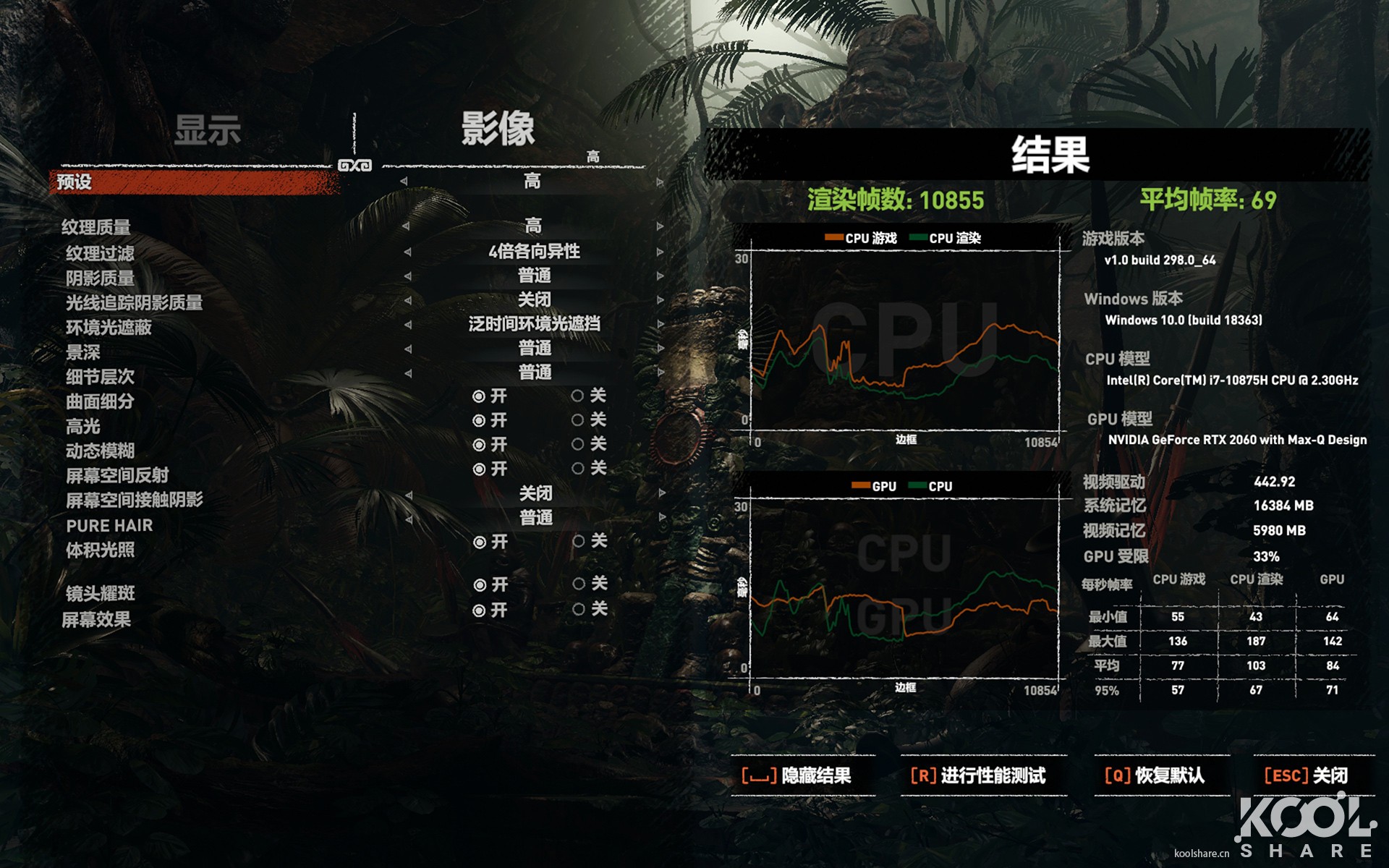Click the orange GPU legend marker on lower chart

click(863, 486)
